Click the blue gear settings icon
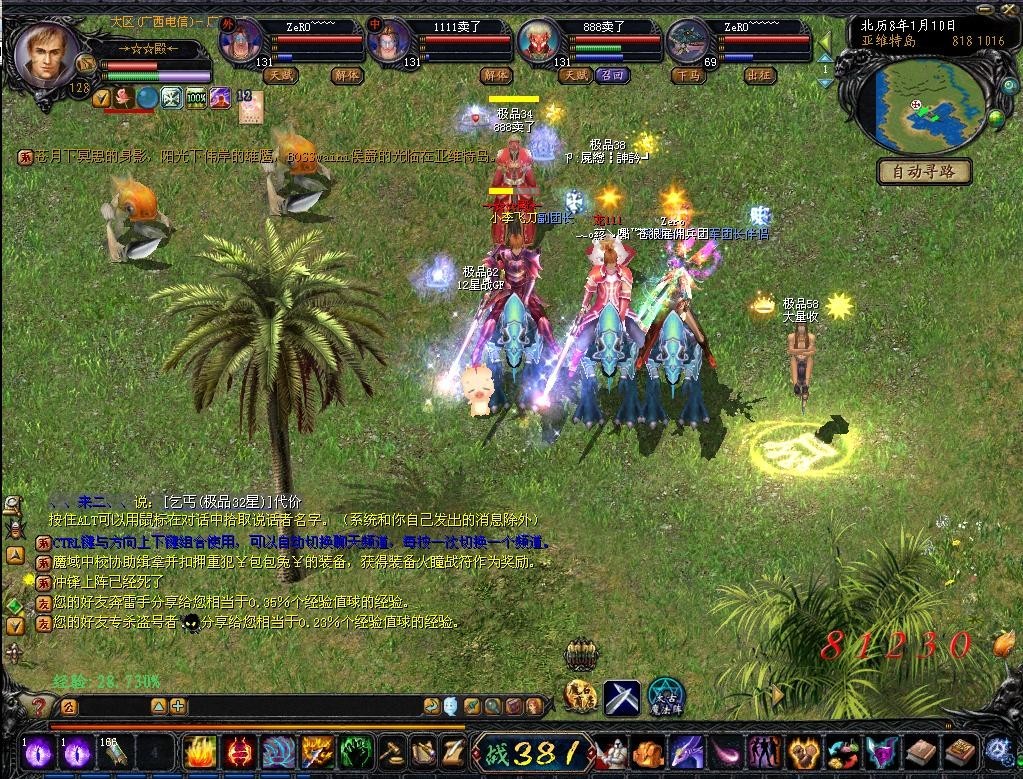1023x779 pixels. (x=1000, y=751)
